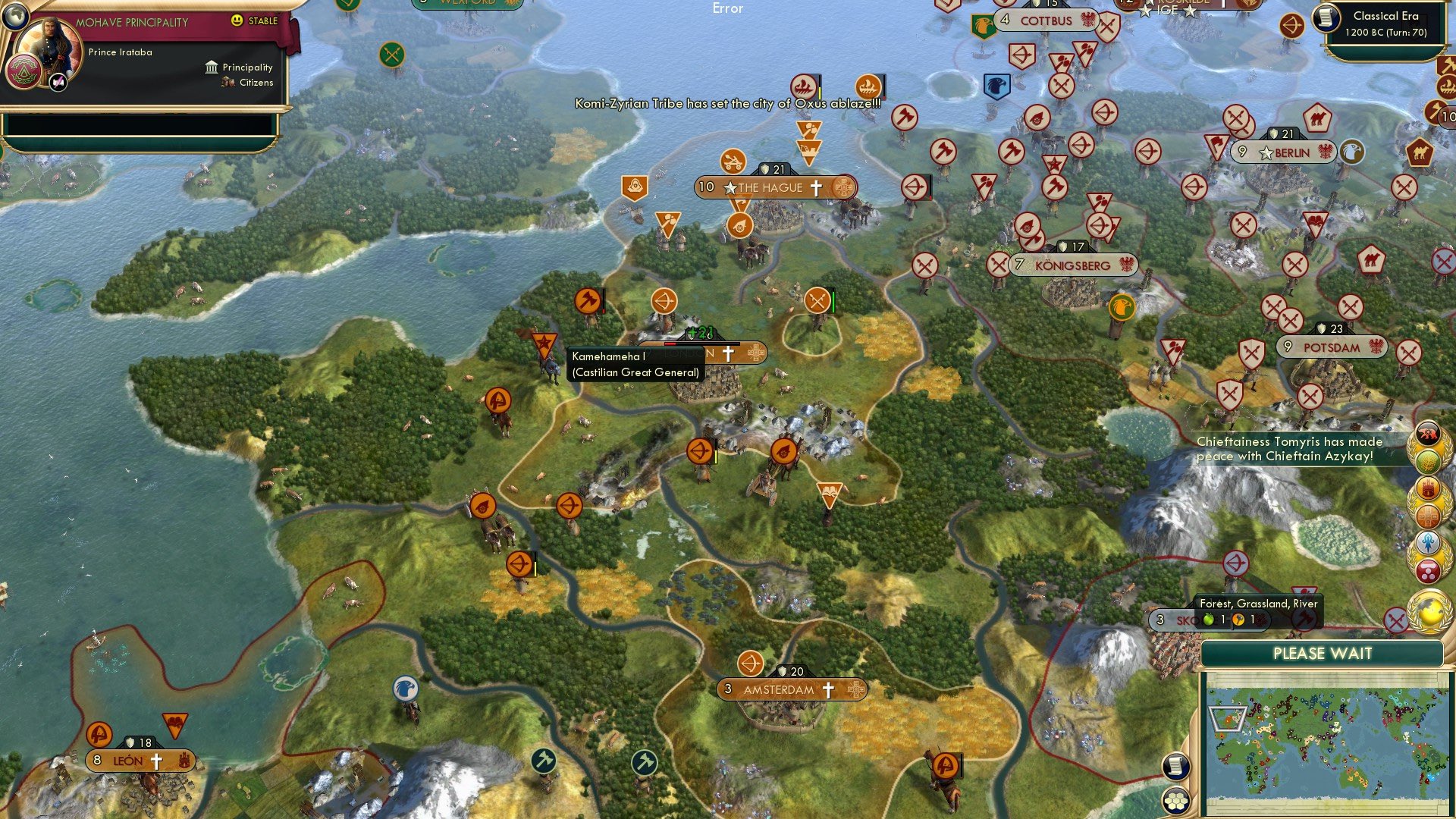Click the blue faith notification icon
The width and height of the screenshot is (1456, 819).
point(1427,541)
